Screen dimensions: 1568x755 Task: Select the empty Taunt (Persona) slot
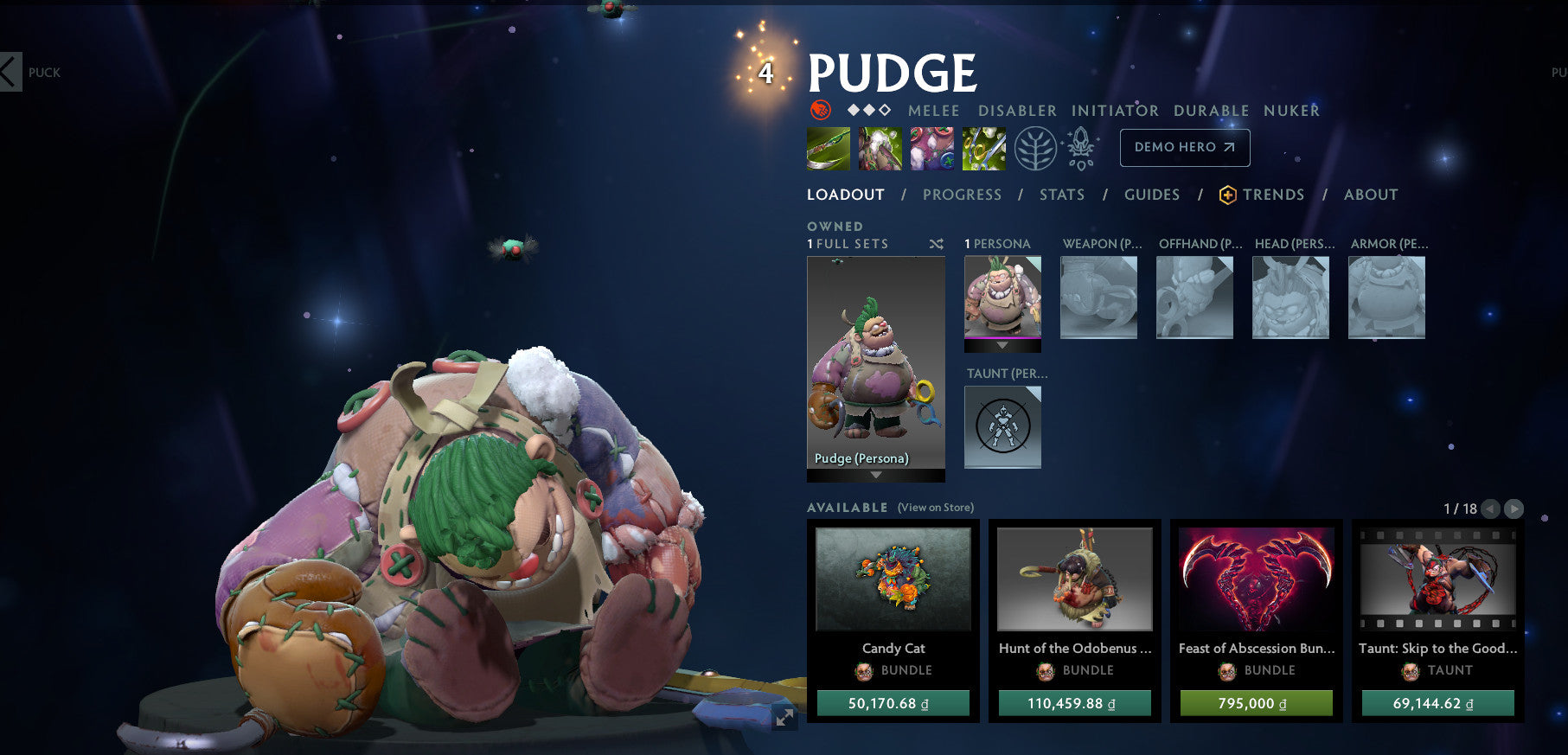[1002, 427]
